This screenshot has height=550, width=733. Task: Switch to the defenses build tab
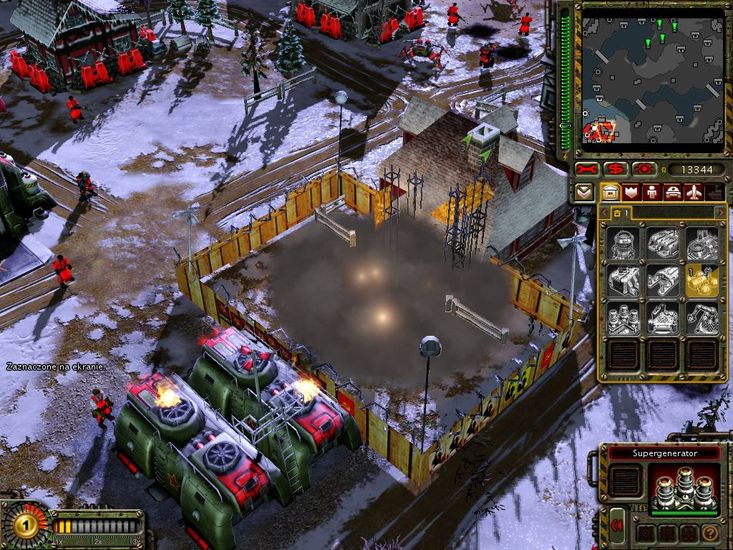point(631,192)
